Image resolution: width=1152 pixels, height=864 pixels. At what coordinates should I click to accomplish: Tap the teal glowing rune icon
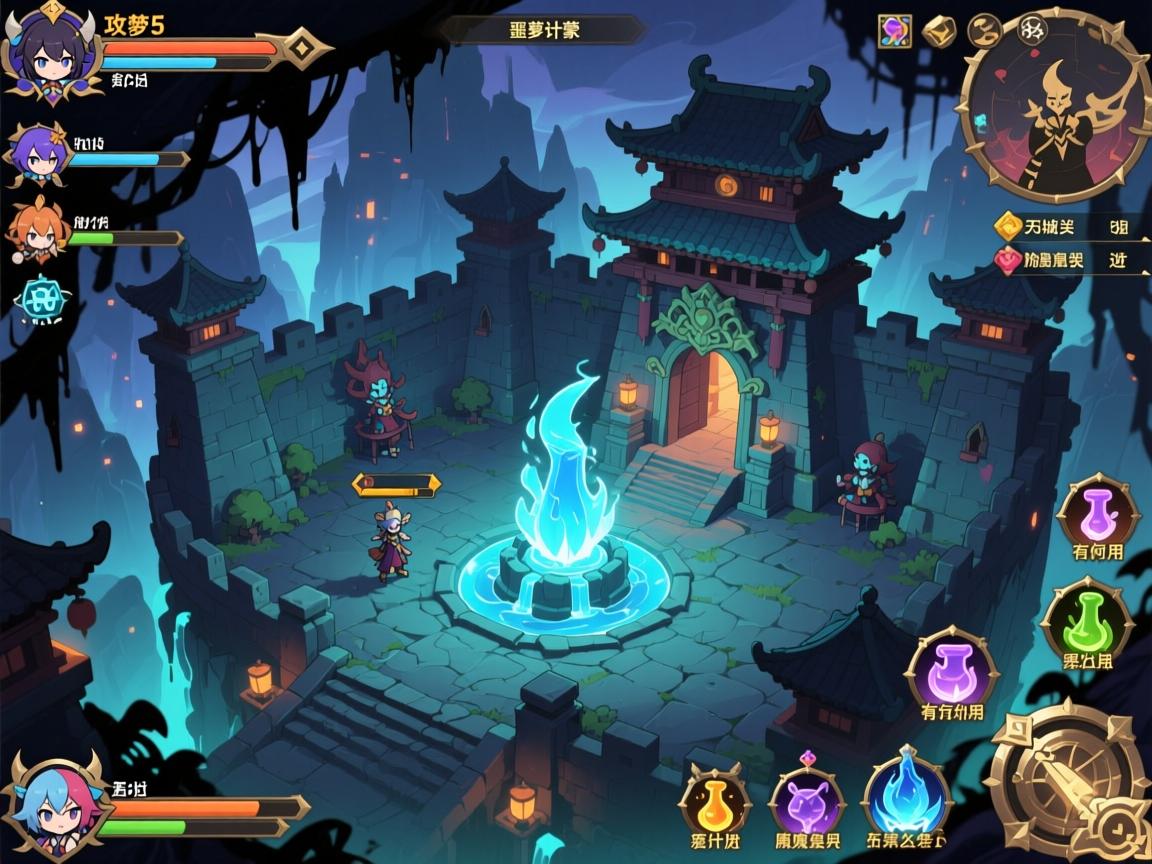click(x=41, y=298)
